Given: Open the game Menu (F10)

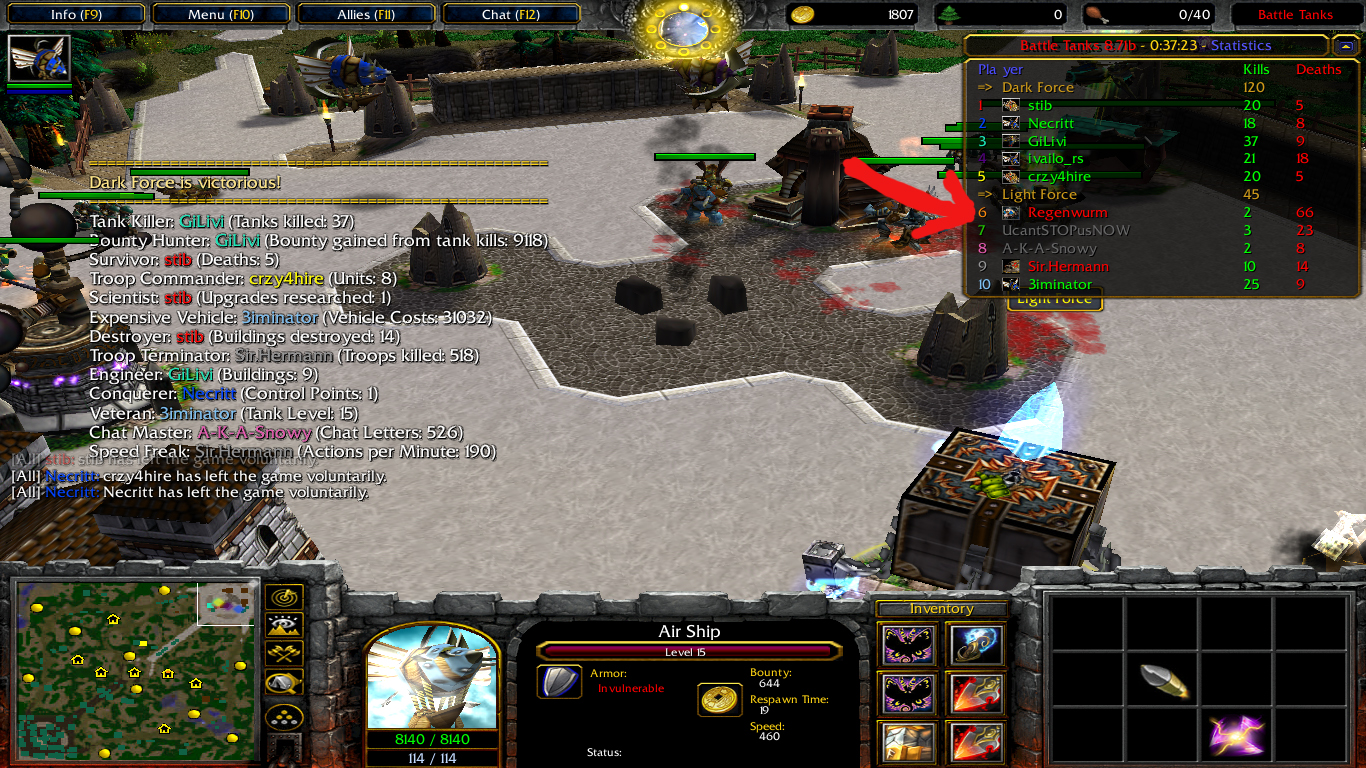Looking at the screenshot, I should [x=221, y=15].
